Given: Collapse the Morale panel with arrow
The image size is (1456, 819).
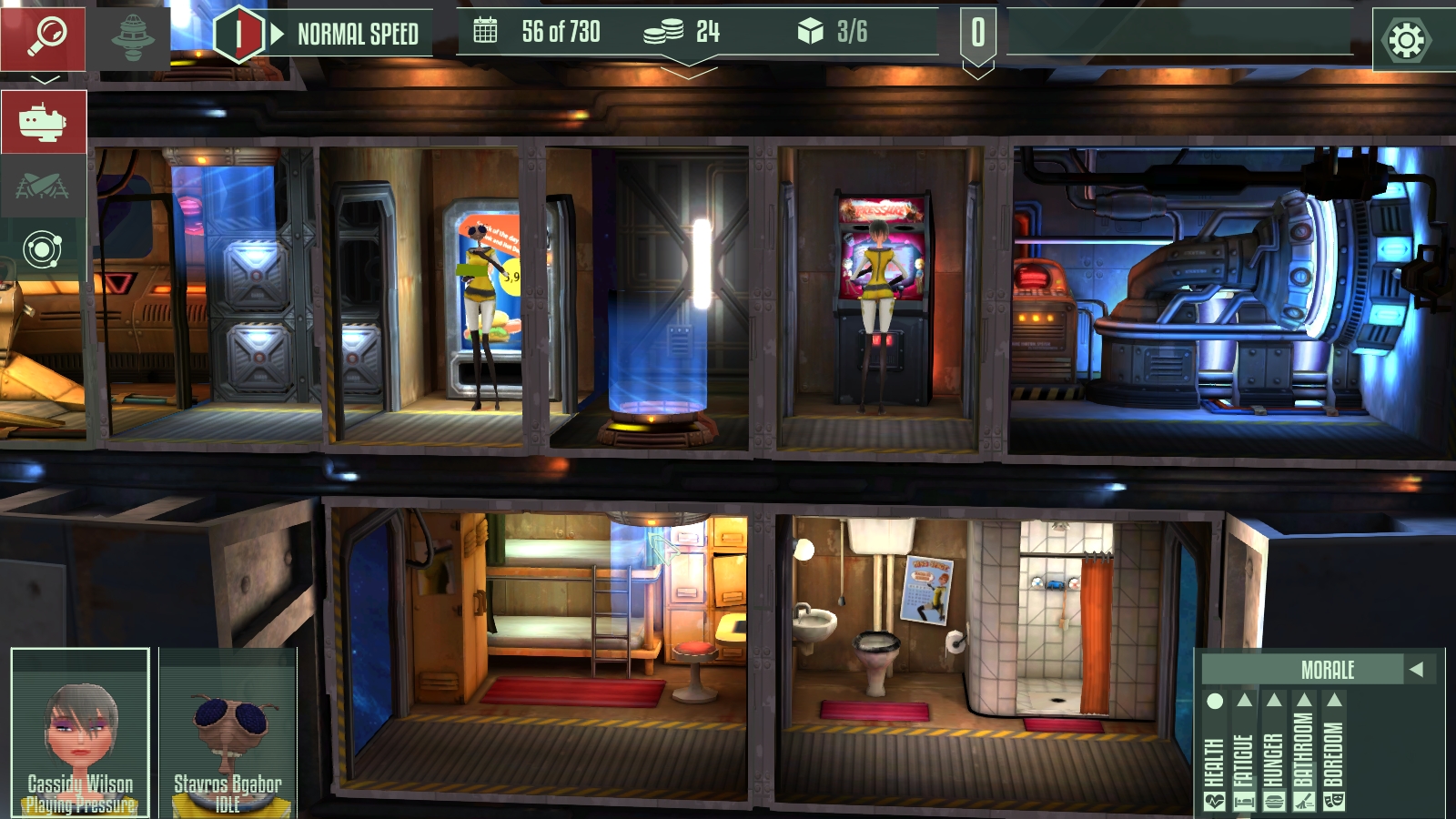Looking at the screenshot, I should [x=1416, y=670].
